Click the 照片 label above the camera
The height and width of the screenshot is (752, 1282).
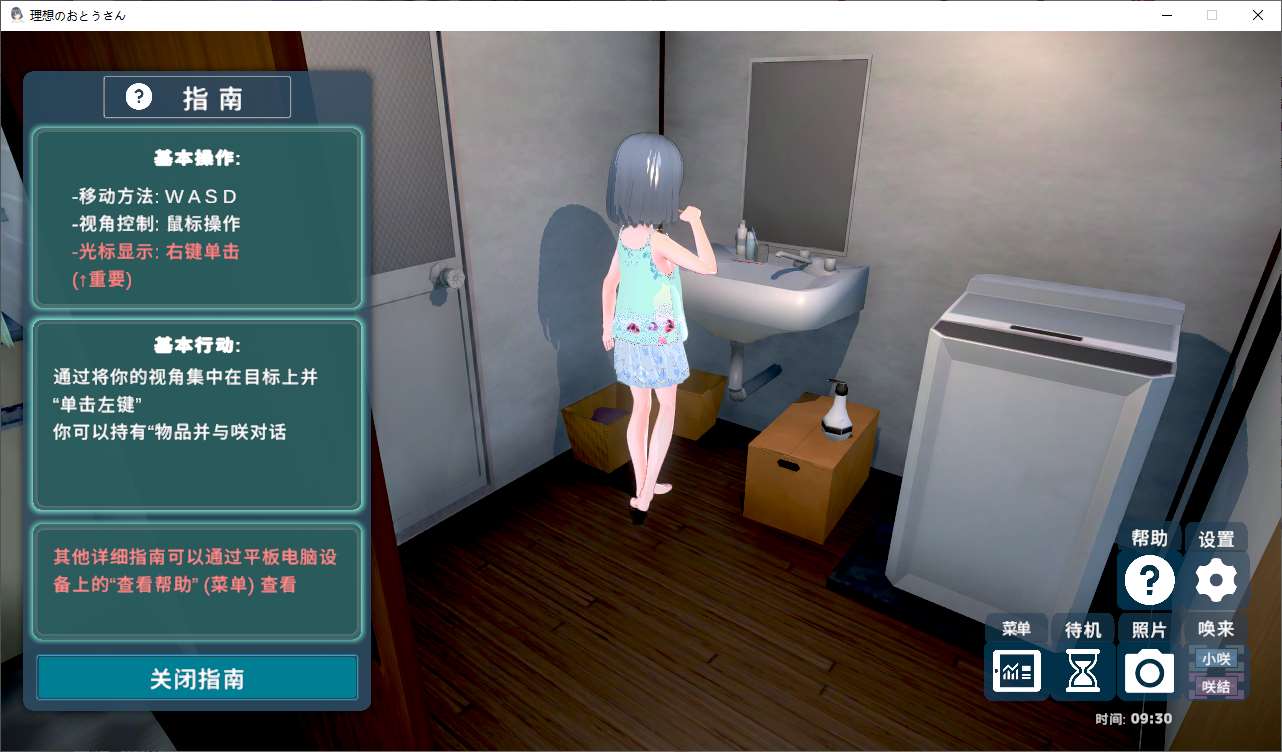[1148, 629]
